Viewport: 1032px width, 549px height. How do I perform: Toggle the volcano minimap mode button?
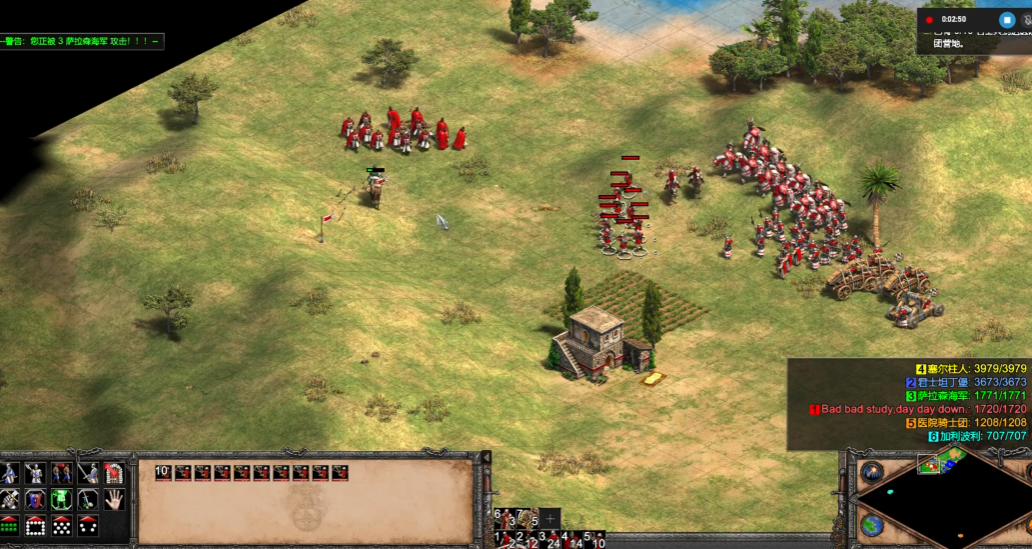(x=873, y=471)
